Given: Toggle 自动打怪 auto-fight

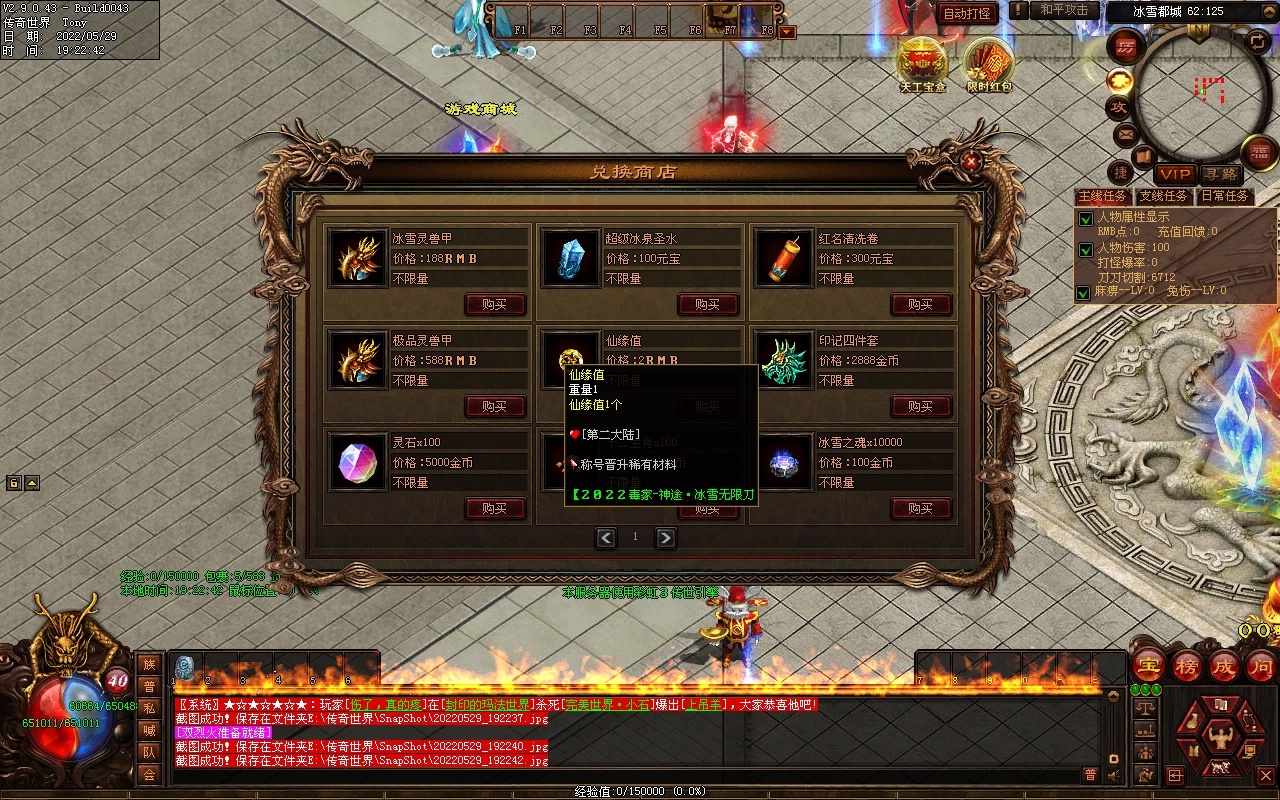Looking at the screenshot, I should point(967,14).
